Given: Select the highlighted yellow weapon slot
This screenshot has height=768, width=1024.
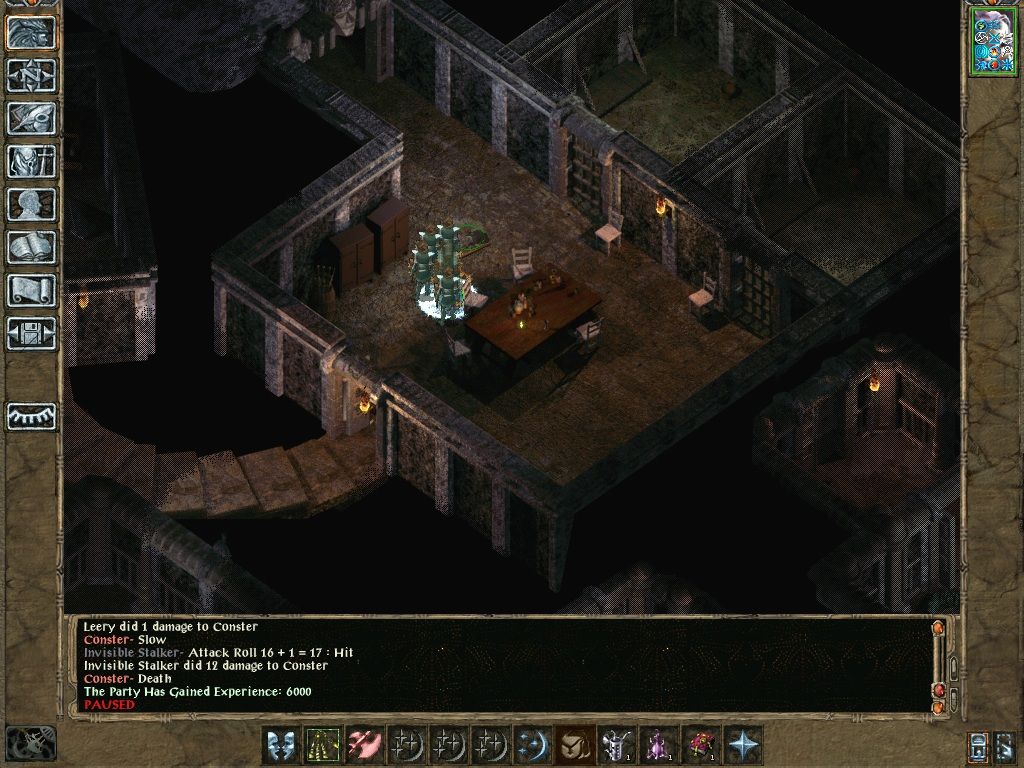Looking at the screenshot, I should click(x=322, y=745).
